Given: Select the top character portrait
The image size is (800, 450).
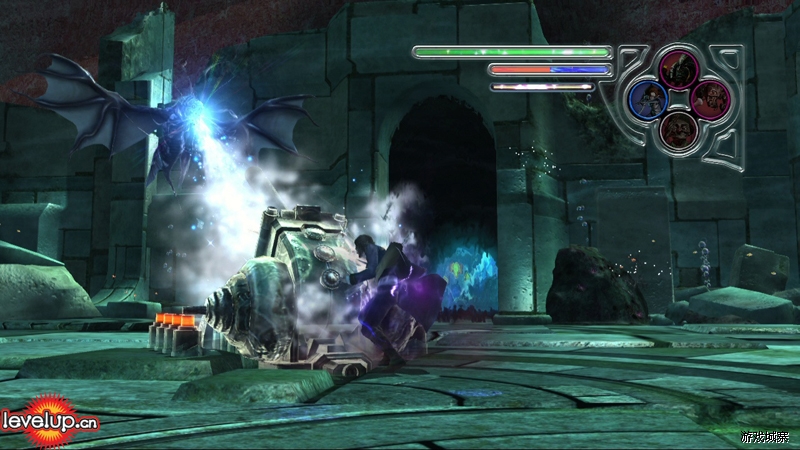Looking at the screenshot, I should [680, 69].
